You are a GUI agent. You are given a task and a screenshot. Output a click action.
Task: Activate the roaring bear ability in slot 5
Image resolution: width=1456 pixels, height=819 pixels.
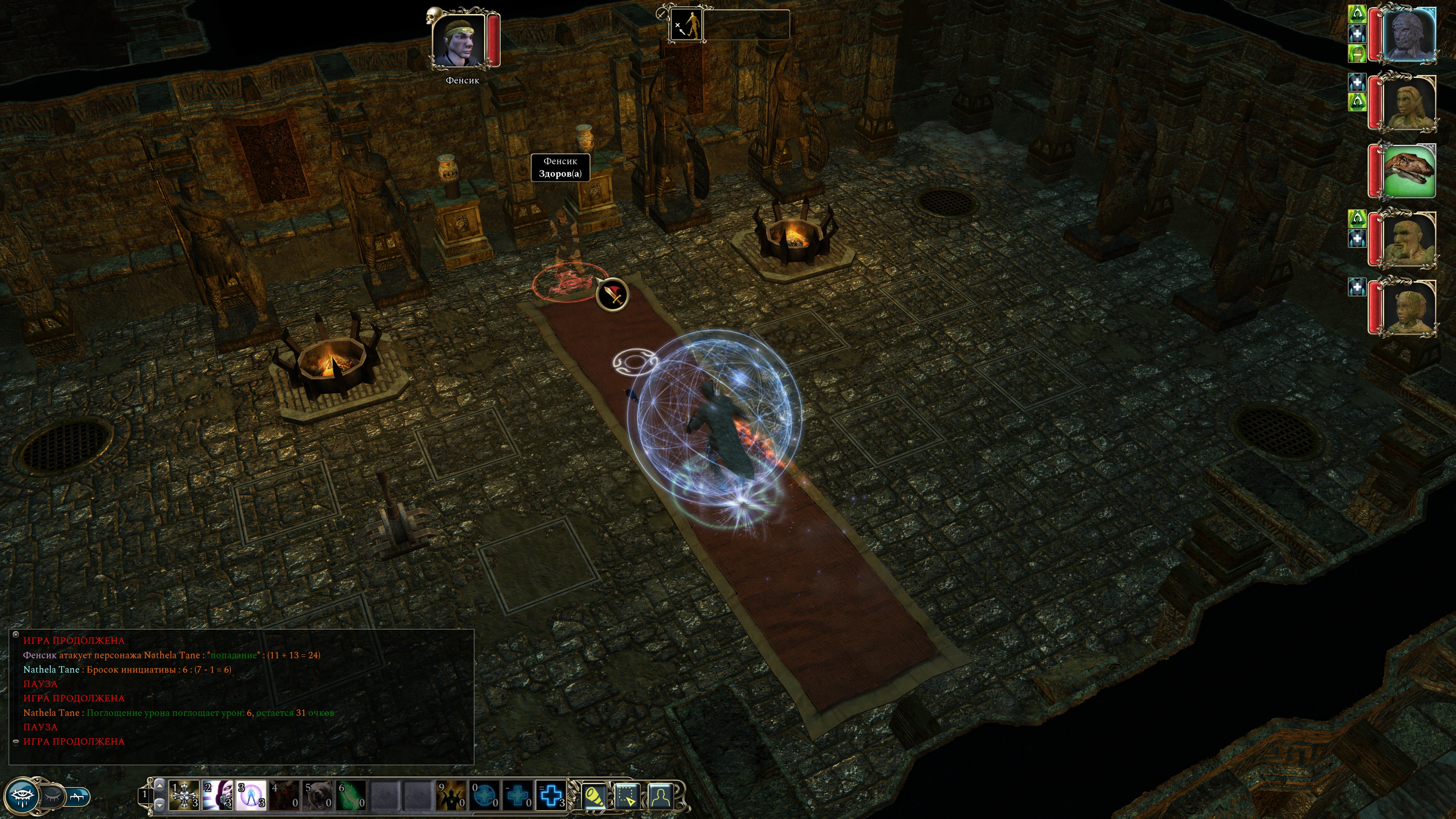[318, 795]
